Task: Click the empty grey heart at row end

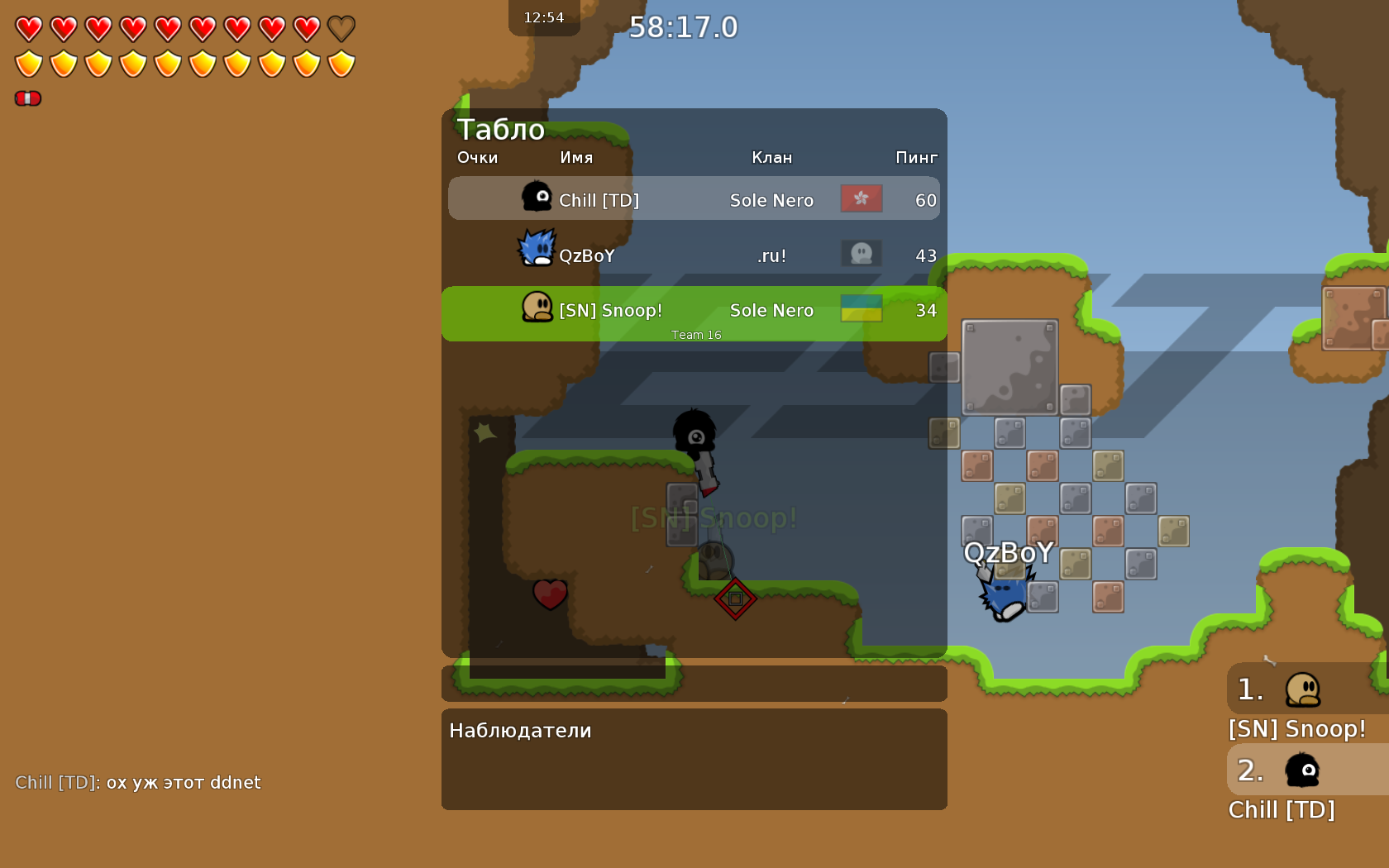Action: 341,26
